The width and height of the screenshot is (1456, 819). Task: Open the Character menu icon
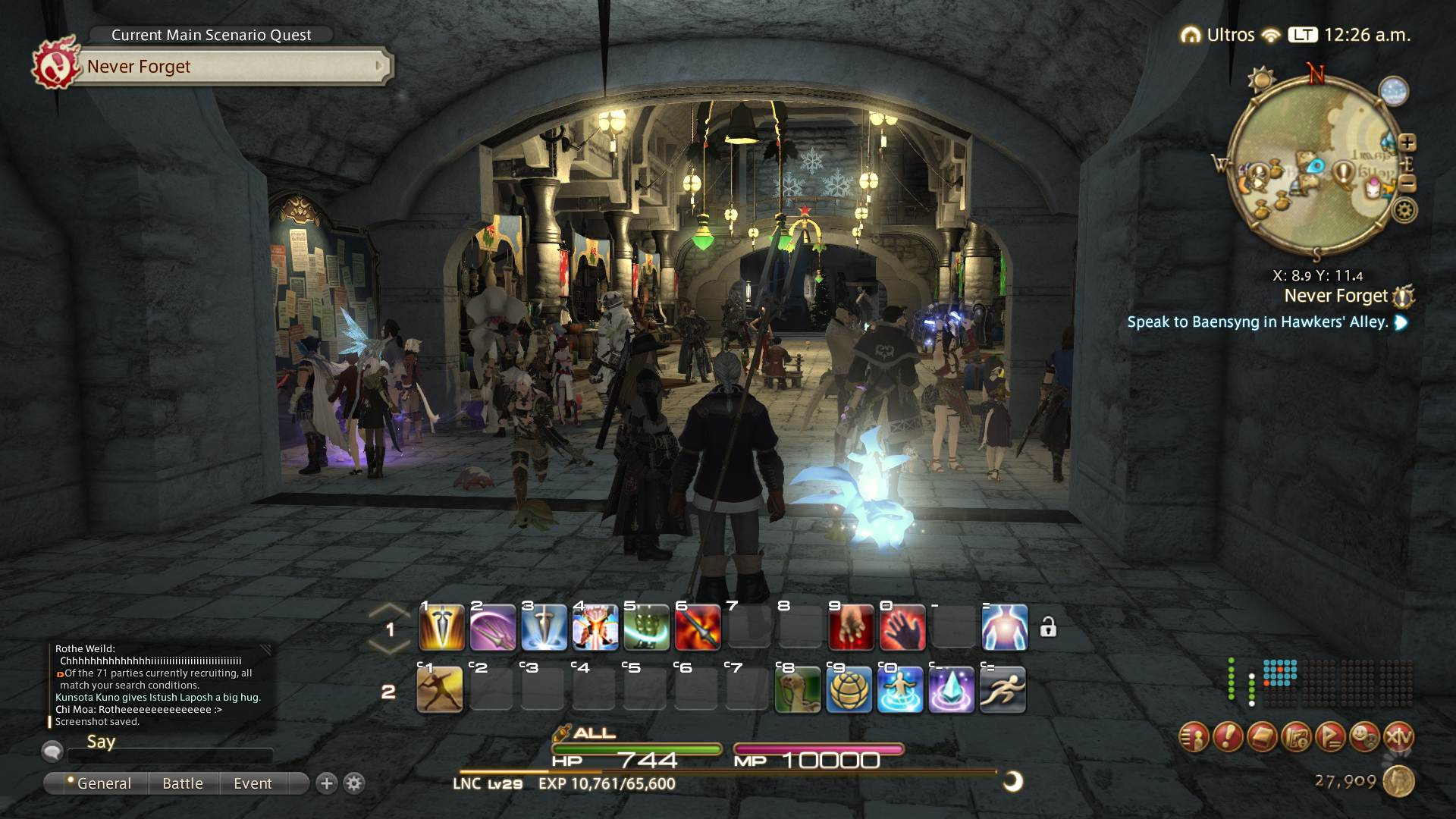(1194, 736)
